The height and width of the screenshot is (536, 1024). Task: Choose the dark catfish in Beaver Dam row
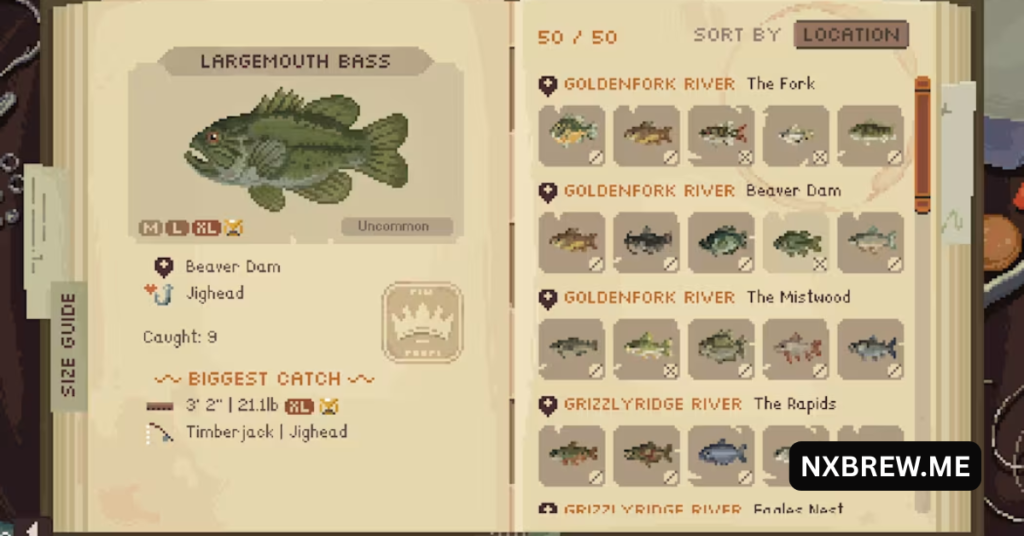[646, 242]
